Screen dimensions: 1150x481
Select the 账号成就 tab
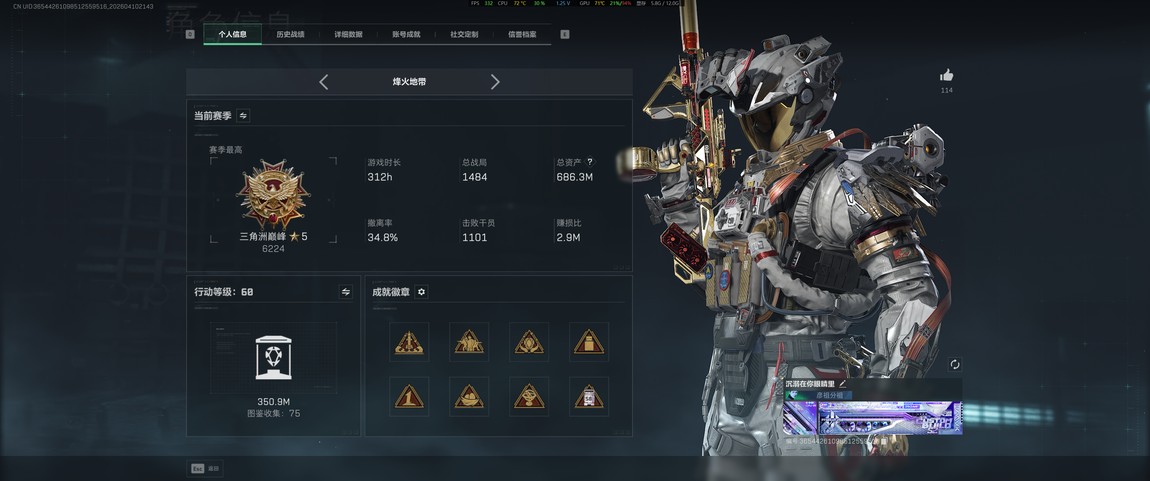(406, 34)
